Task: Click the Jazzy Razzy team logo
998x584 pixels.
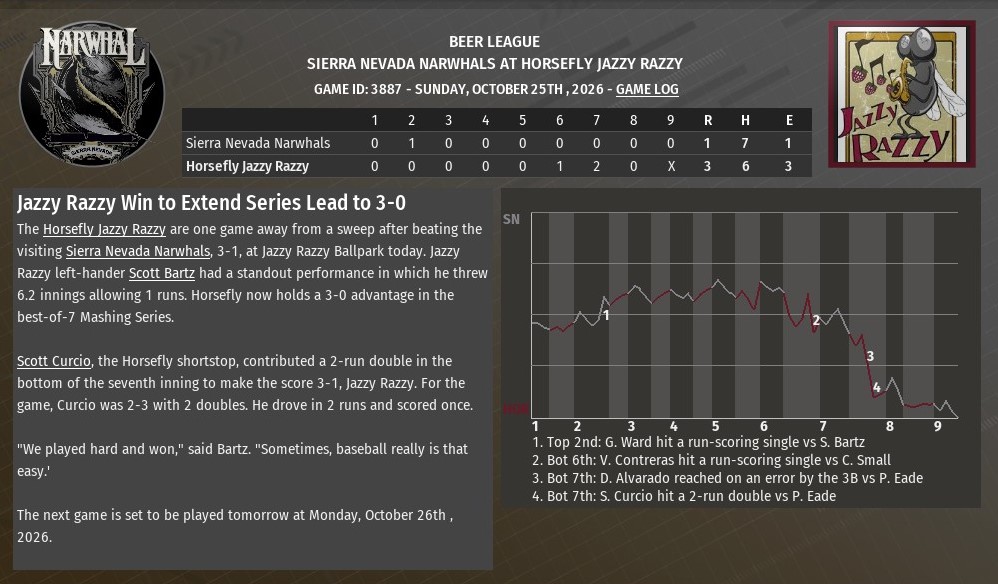Action: coord(901,95)
